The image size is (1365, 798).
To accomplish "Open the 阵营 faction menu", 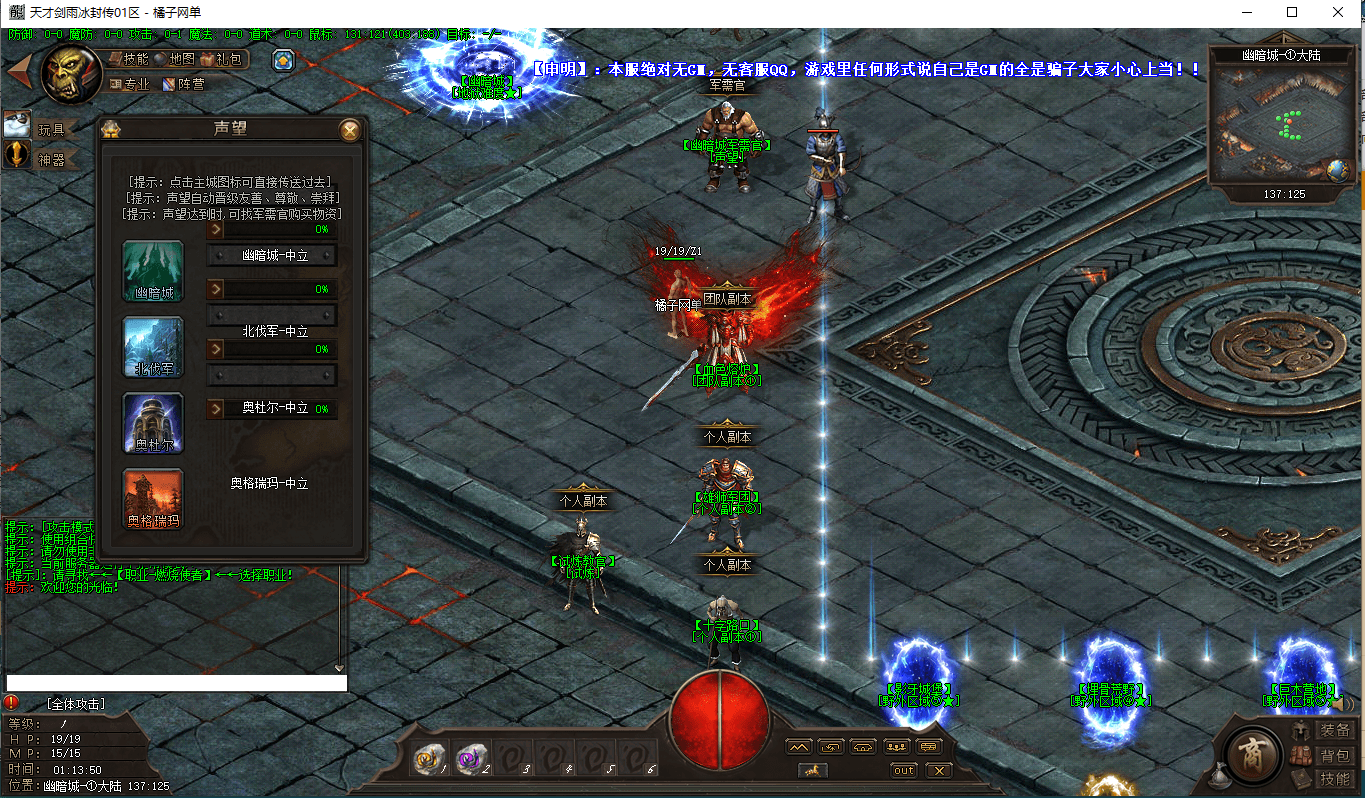I will (x=184, y=84).
